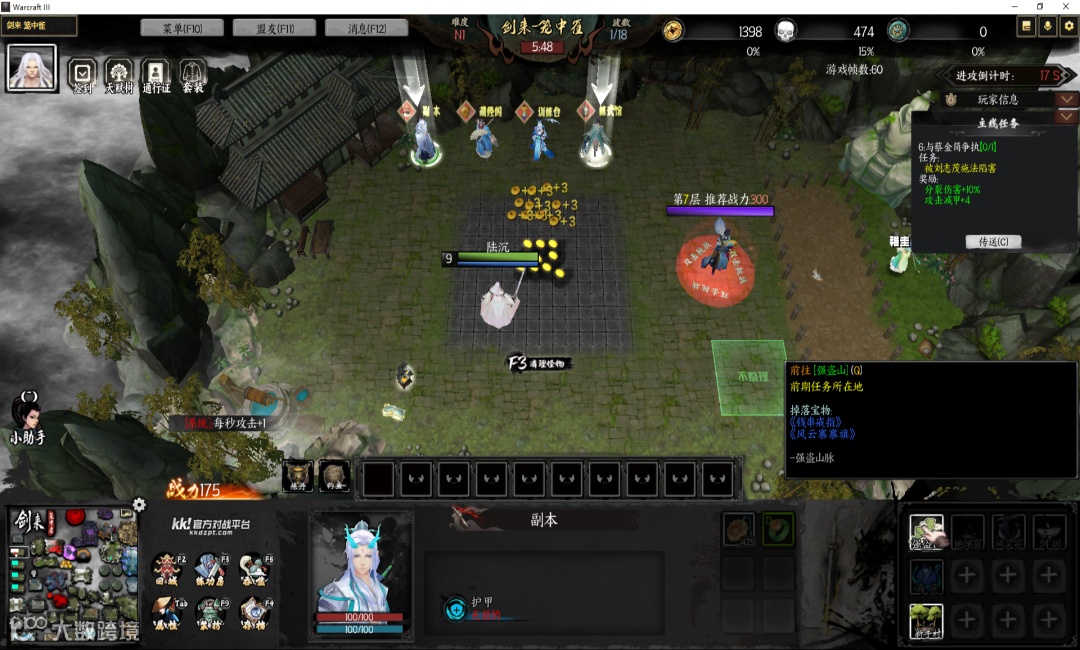1080x650 pixels.
Task: Click the 签到 daily check-in icon
Action: (x=83, y=73)
